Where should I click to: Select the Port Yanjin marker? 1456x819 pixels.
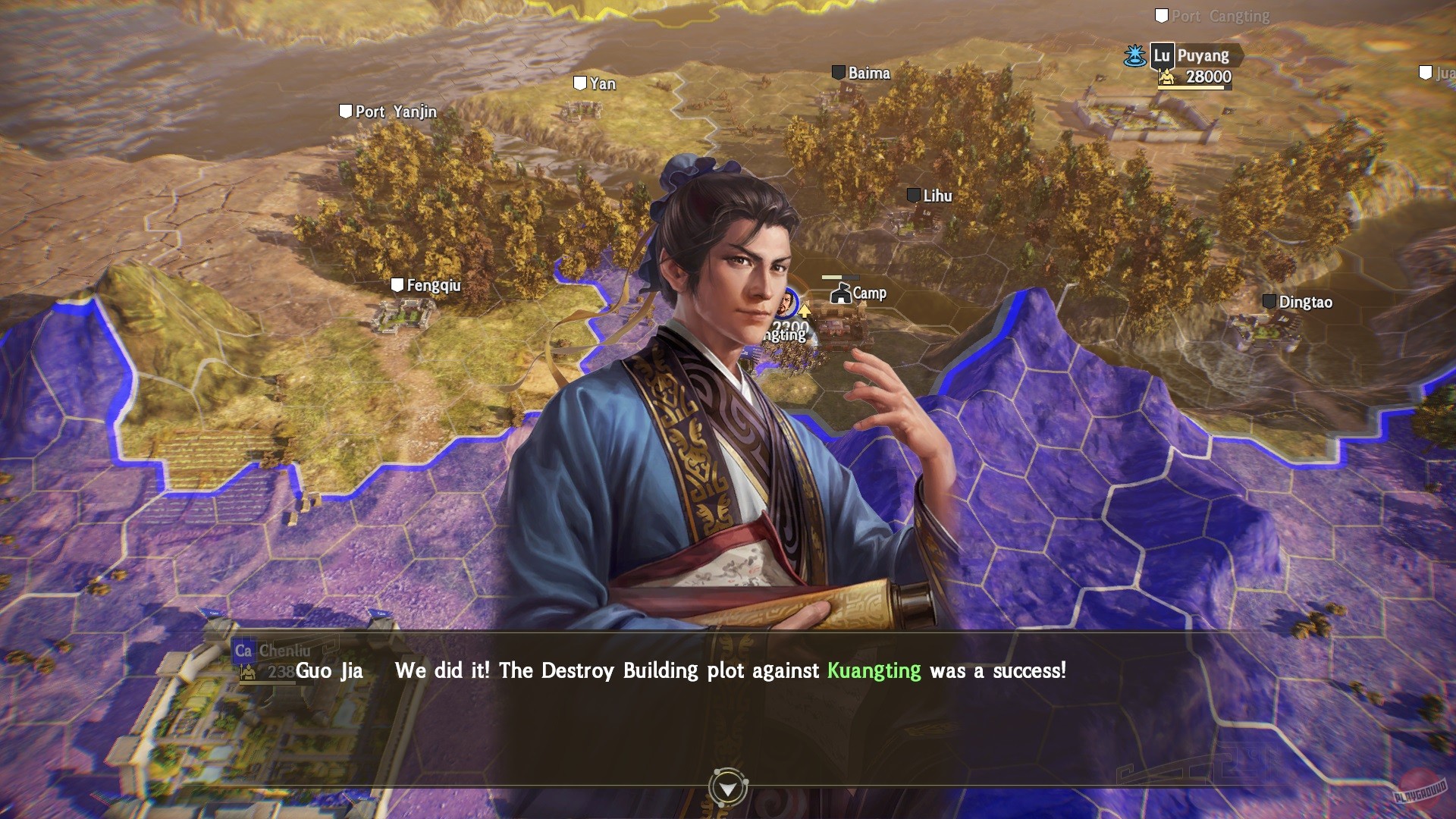tap(346, 111)
